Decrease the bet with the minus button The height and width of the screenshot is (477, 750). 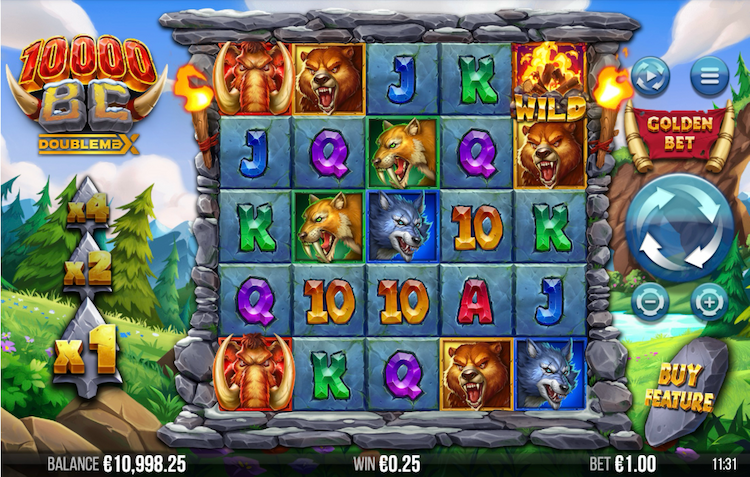pos(651,299)
